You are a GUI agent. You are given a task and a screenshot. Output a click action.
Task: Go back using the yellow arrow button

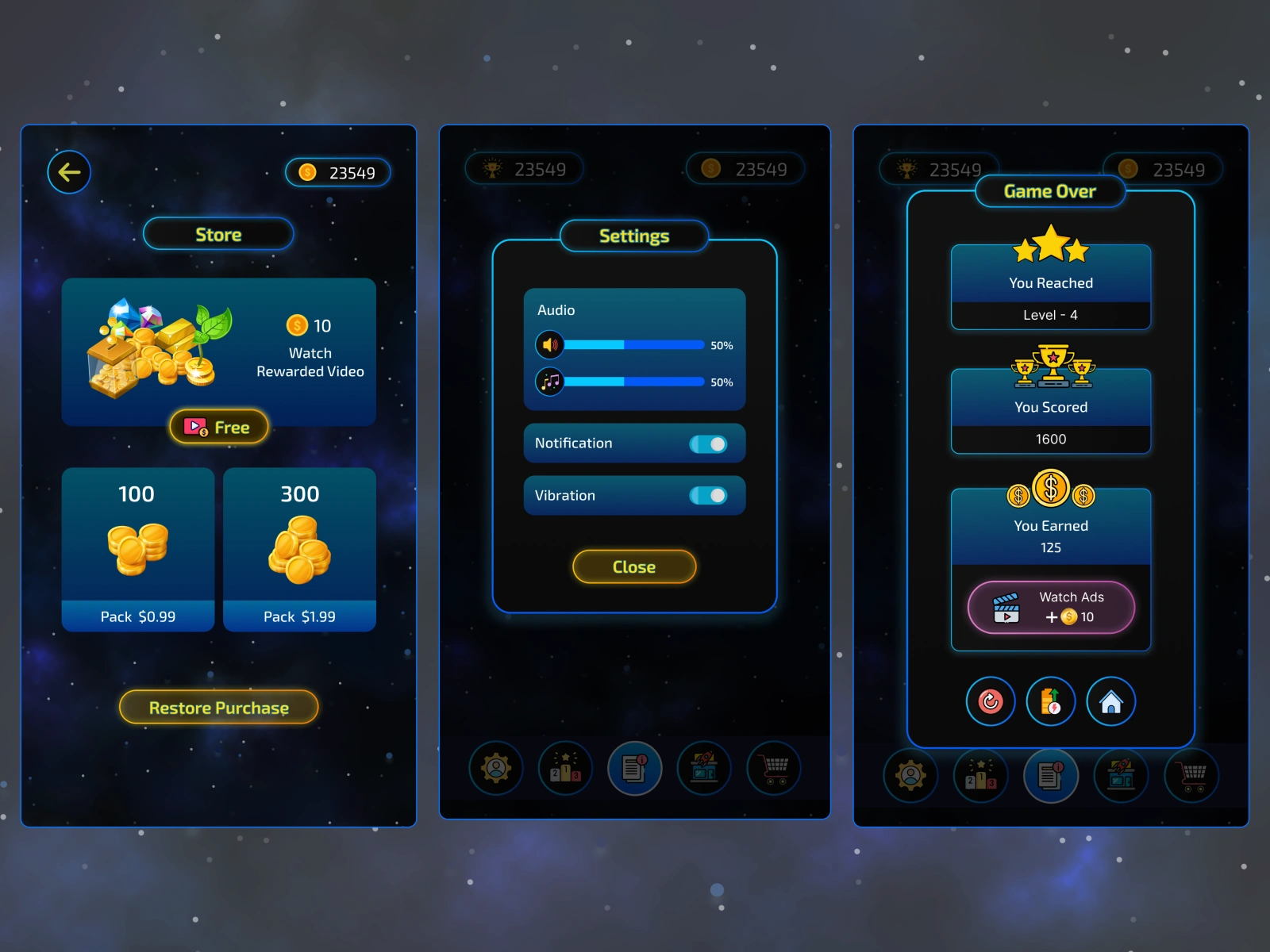coord(69,172)
